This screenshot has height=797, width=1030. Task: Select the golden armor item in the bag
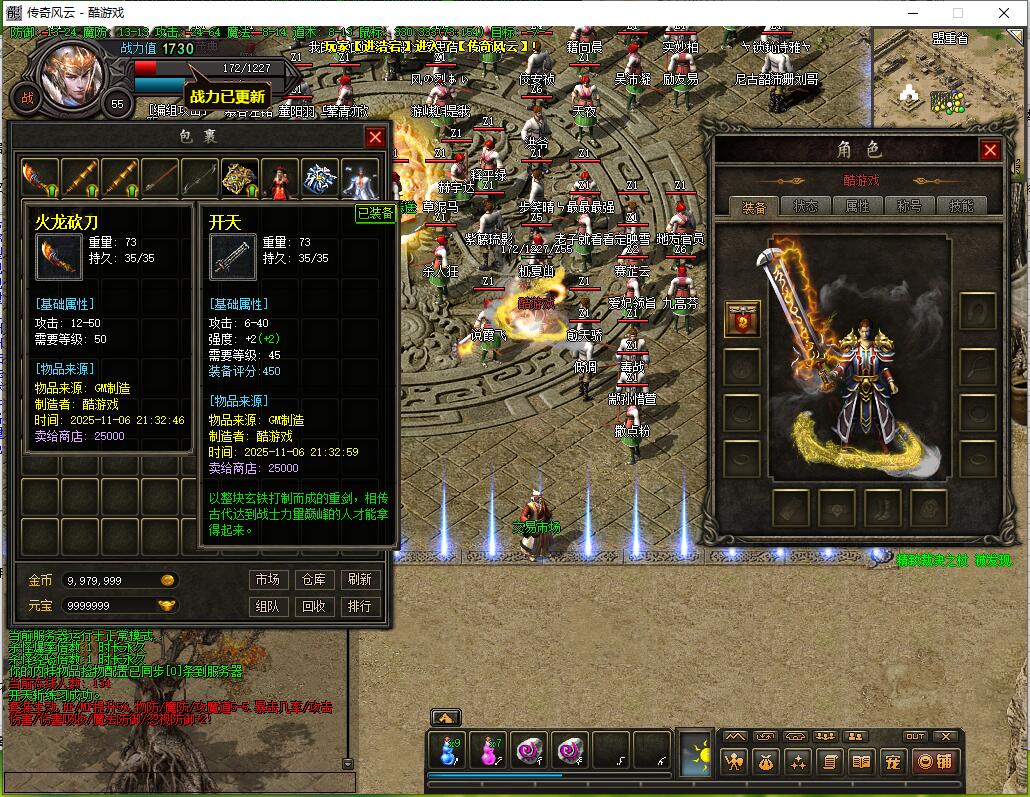pyautogui.click(x=240, y=178)
